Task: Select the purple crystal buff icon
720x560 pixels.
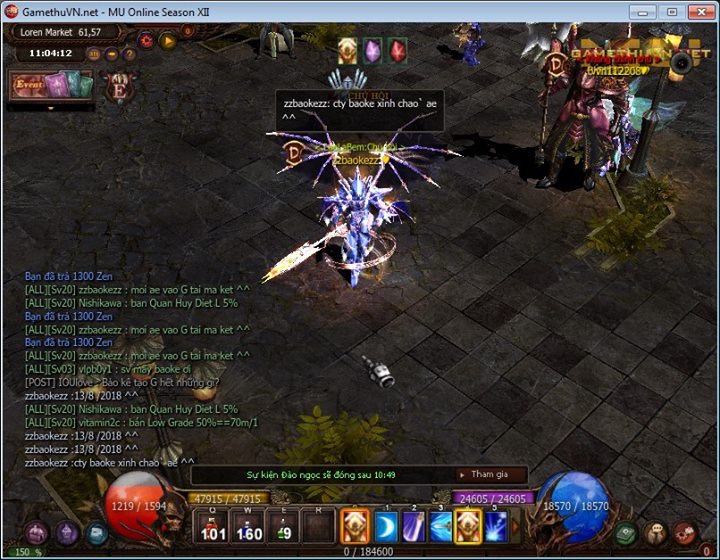Action: 373,50
